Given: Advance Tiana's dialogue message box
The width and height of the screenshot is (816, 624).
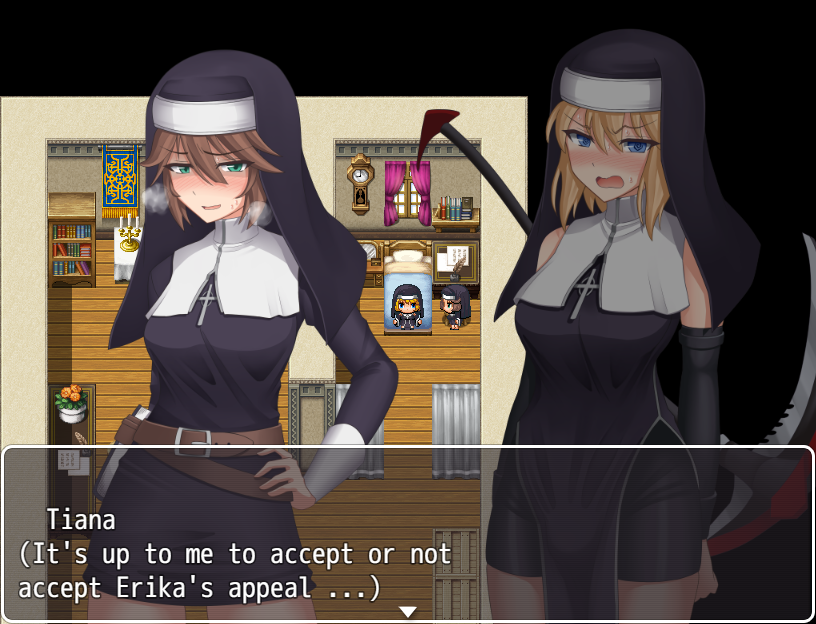Looking at the screenshot, I should tap(407, 535).
